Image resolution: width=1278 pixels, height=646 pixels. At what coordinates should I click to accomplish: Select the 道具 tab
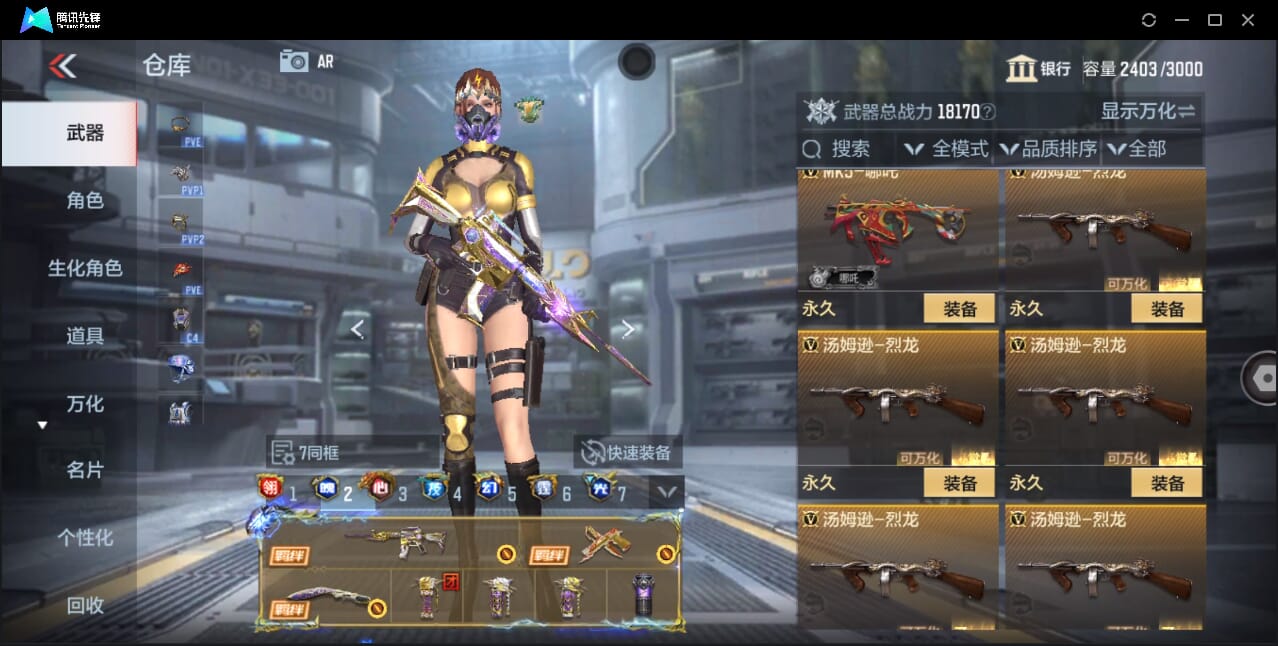point(85,336)
